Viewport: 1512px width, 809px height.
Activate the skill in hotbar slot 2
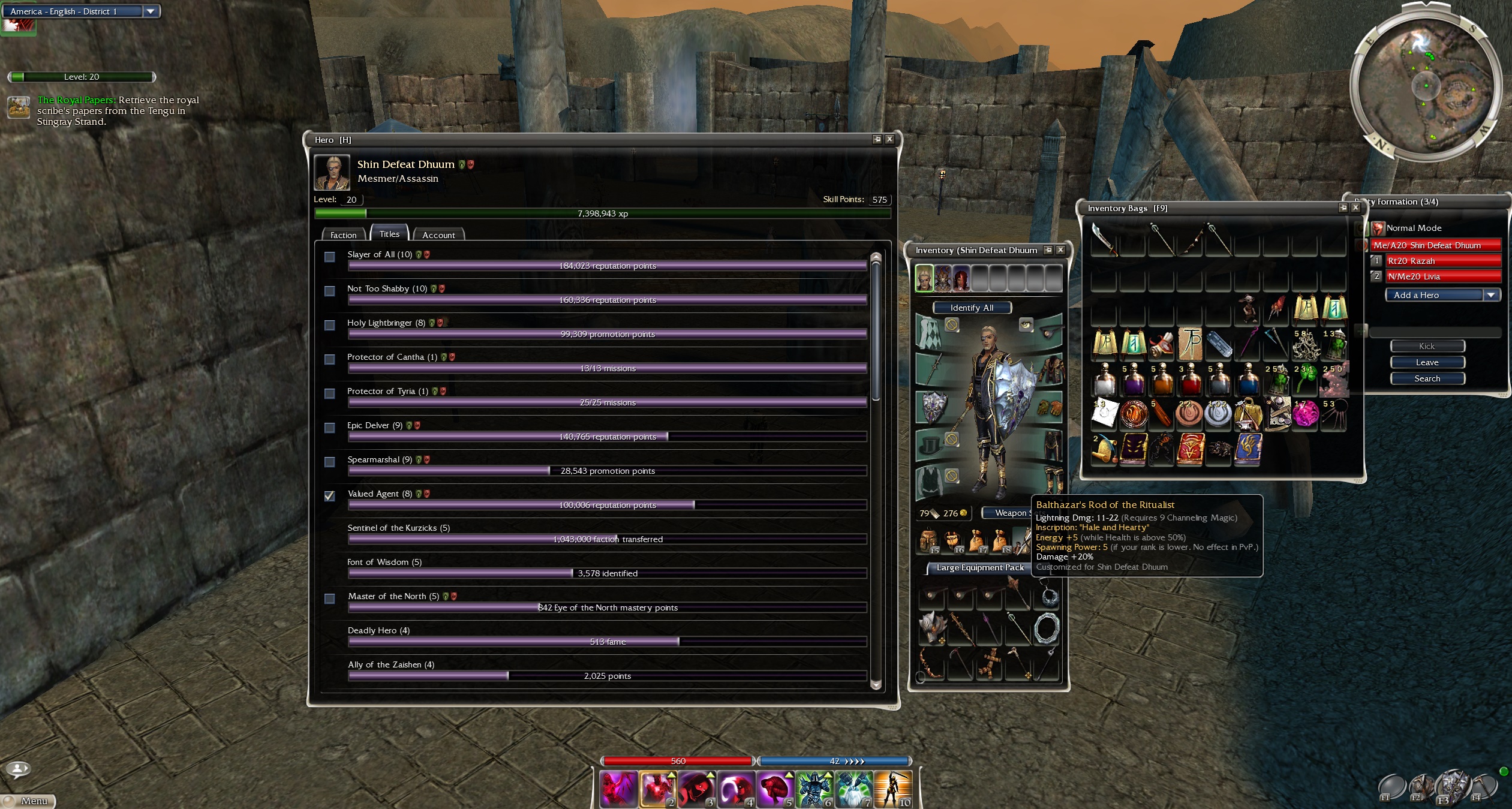pyautogui.click(x=657, y=787)
